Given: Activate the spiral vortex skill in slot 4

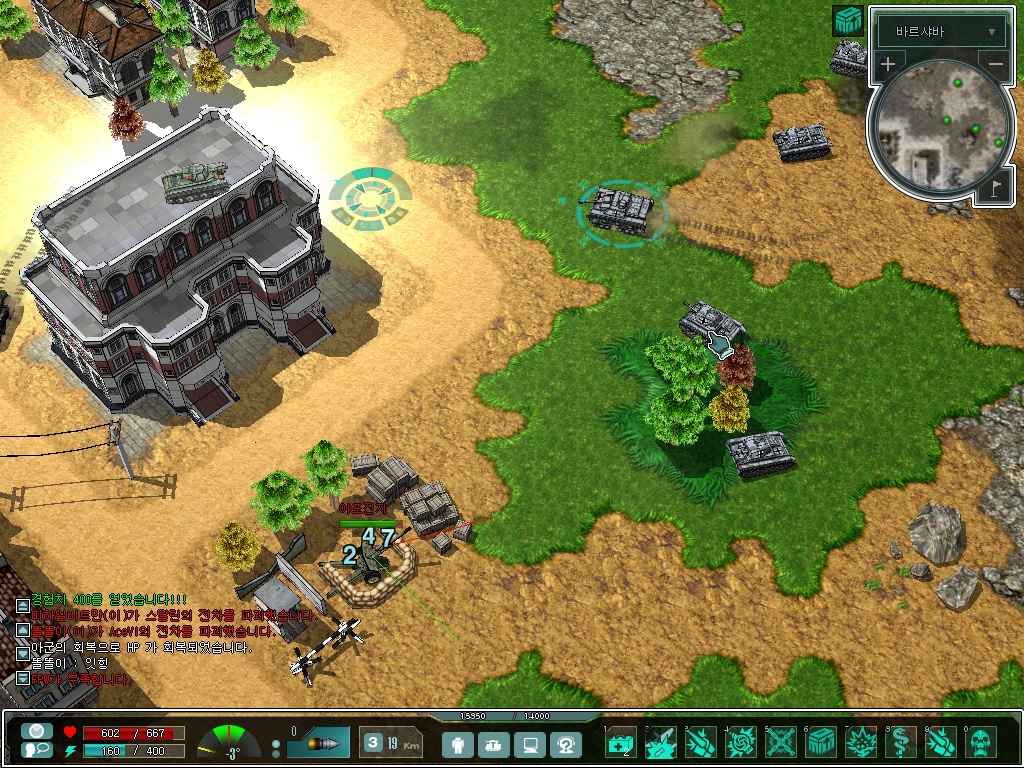Looking at the screenshot, I should pyautogui.click(x=741, y=743).
